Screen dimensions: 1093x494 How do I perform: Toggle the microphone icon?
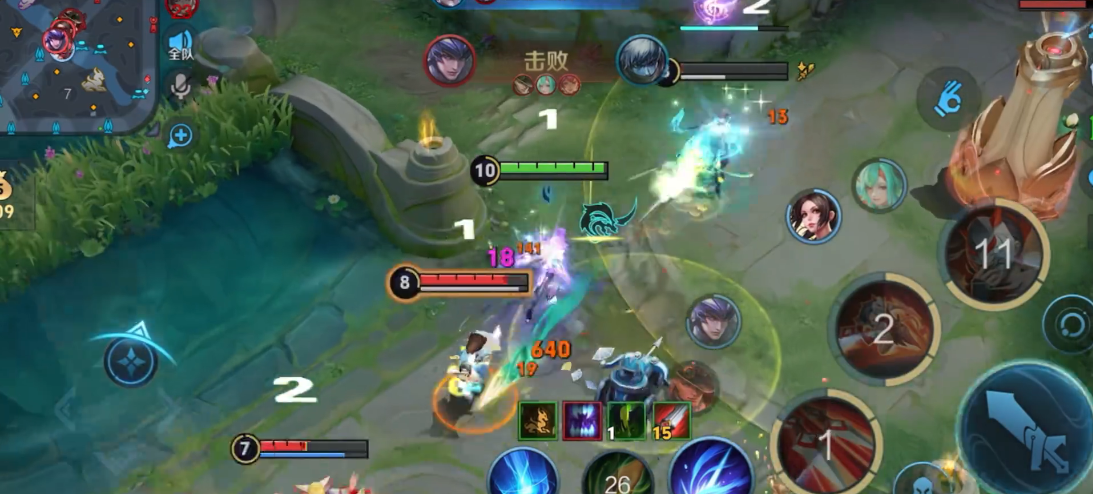[180, 88]
